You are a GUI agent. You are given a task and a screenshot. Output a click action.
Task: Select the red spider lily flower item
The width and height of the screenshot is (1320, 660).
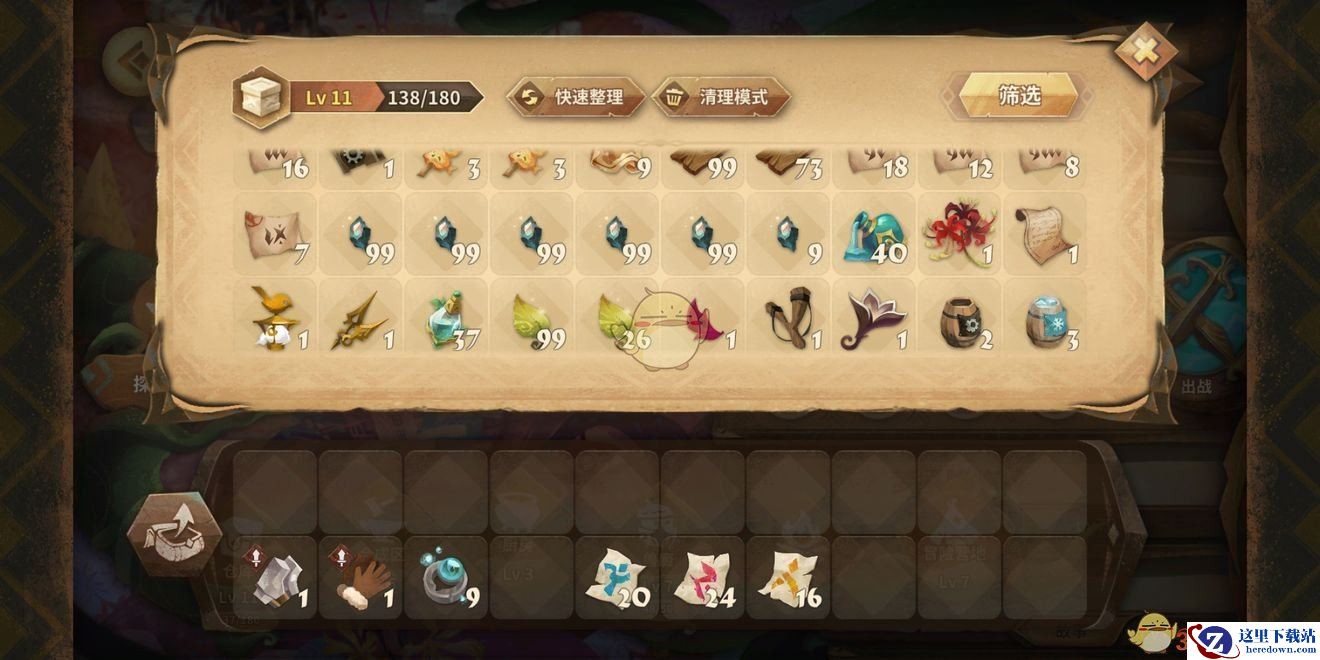pyautogui.click(x=960, y=232)
